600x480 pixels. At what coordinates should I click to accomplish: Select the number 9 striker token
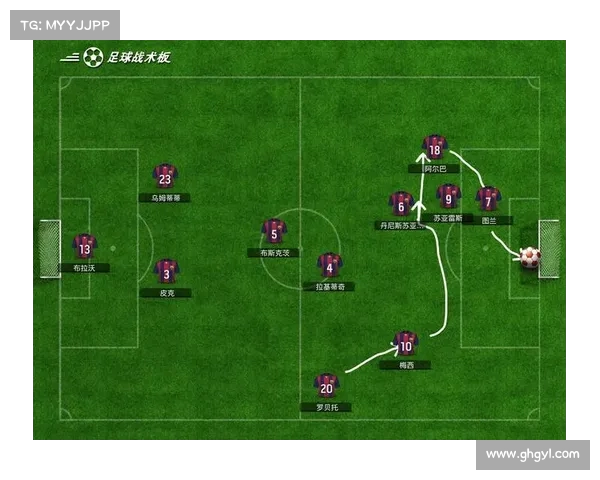pos(449,197)
